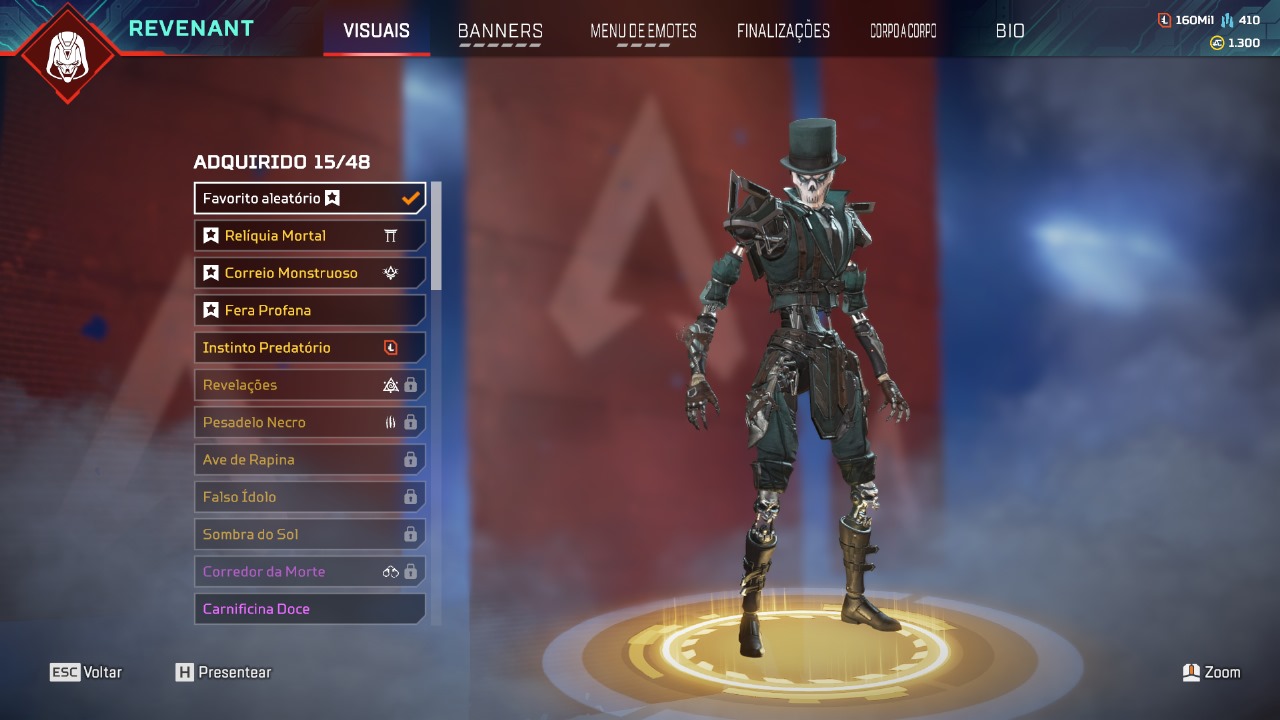Choose the Favorito aleatório skin option
This screenshot has height=720, width=1280.
tap(309, 198)
